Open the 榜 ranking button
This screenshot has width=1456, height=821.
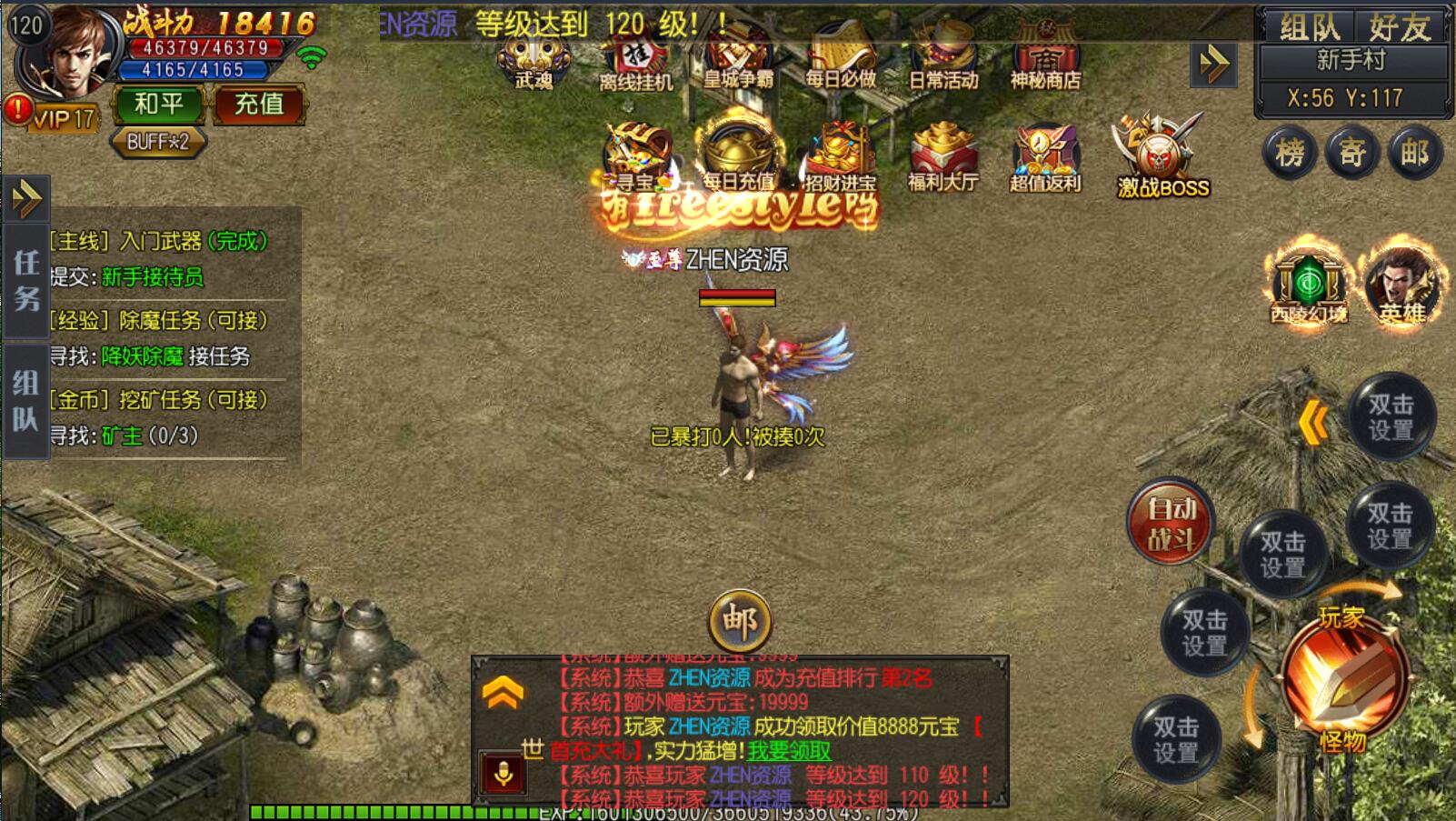[x=1290, y=153]
